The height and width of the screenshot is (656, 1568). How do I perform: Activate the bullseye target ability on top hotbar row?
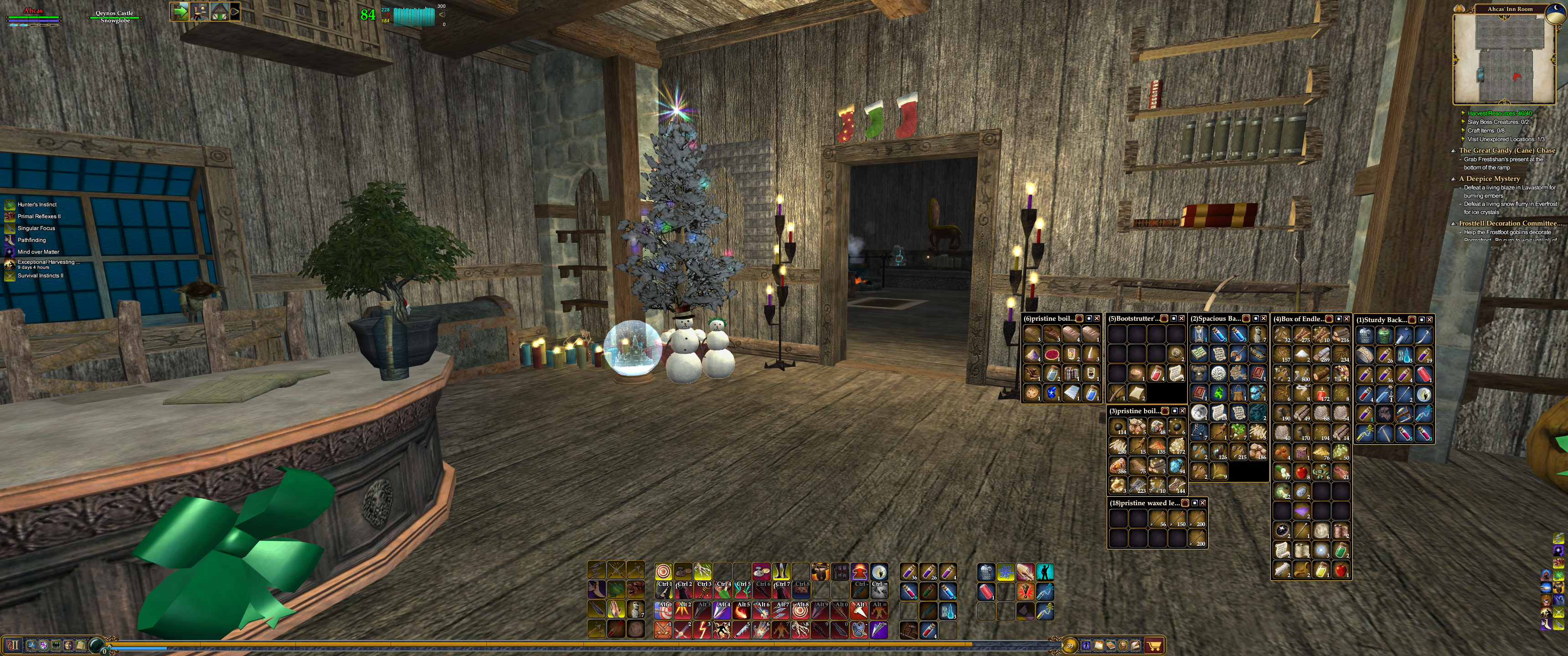click(x=664, y=572)
